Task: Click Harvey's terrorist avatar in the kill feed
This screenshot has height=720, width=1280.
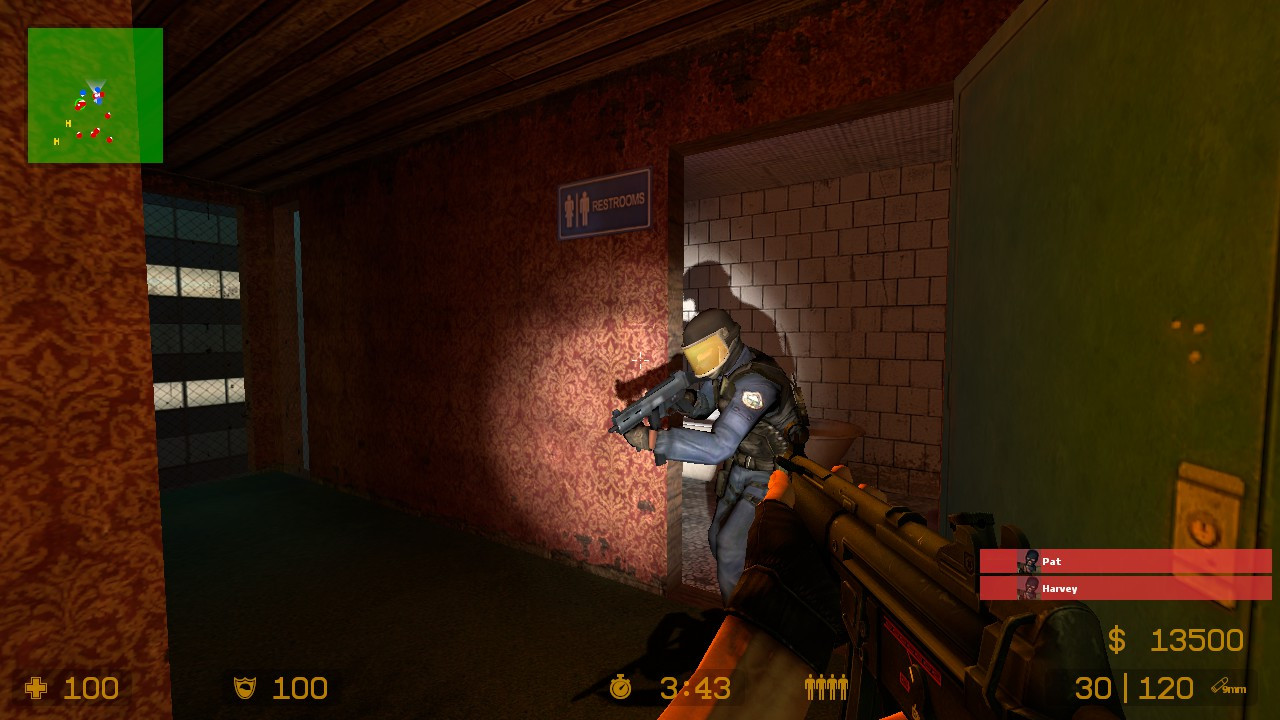Action: tap(1027, 589)
